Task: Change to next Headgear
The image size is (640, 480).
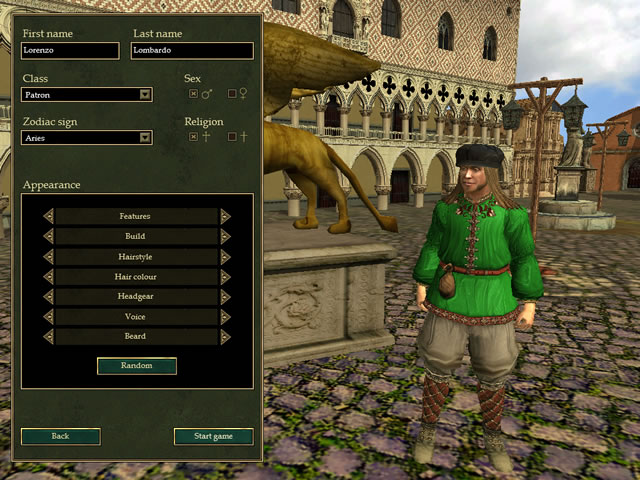Action: [x=225, y=296]
